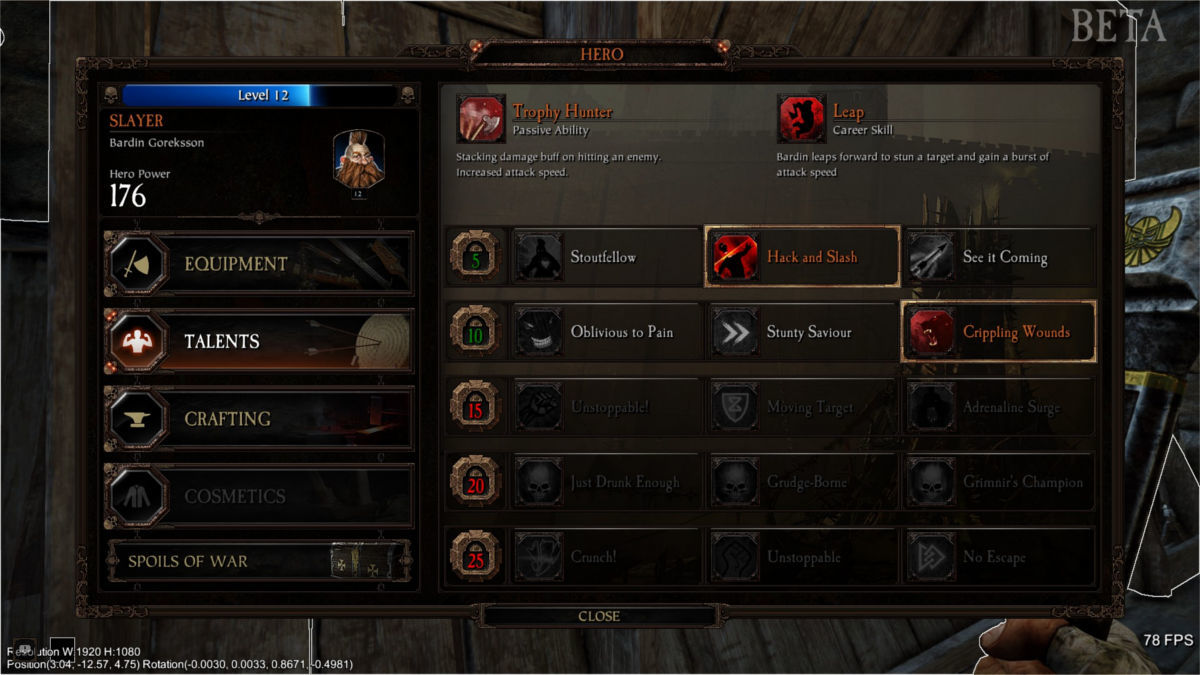
Task: Open the Crafting section
Action: tap(258, 418)
